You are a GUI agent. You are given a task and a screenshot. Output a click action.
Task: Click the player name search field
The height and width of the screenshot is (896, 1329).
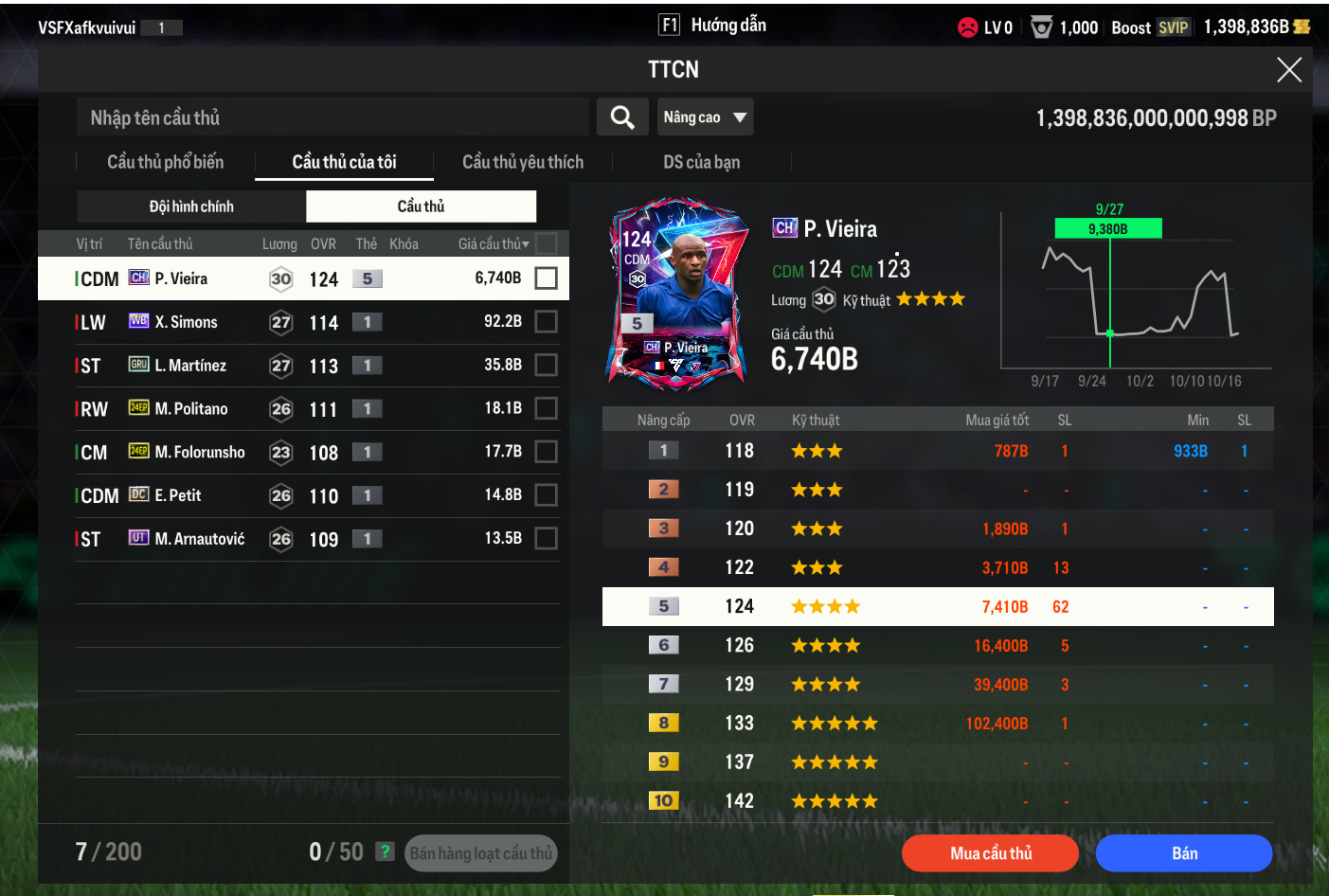coord(332,117)
